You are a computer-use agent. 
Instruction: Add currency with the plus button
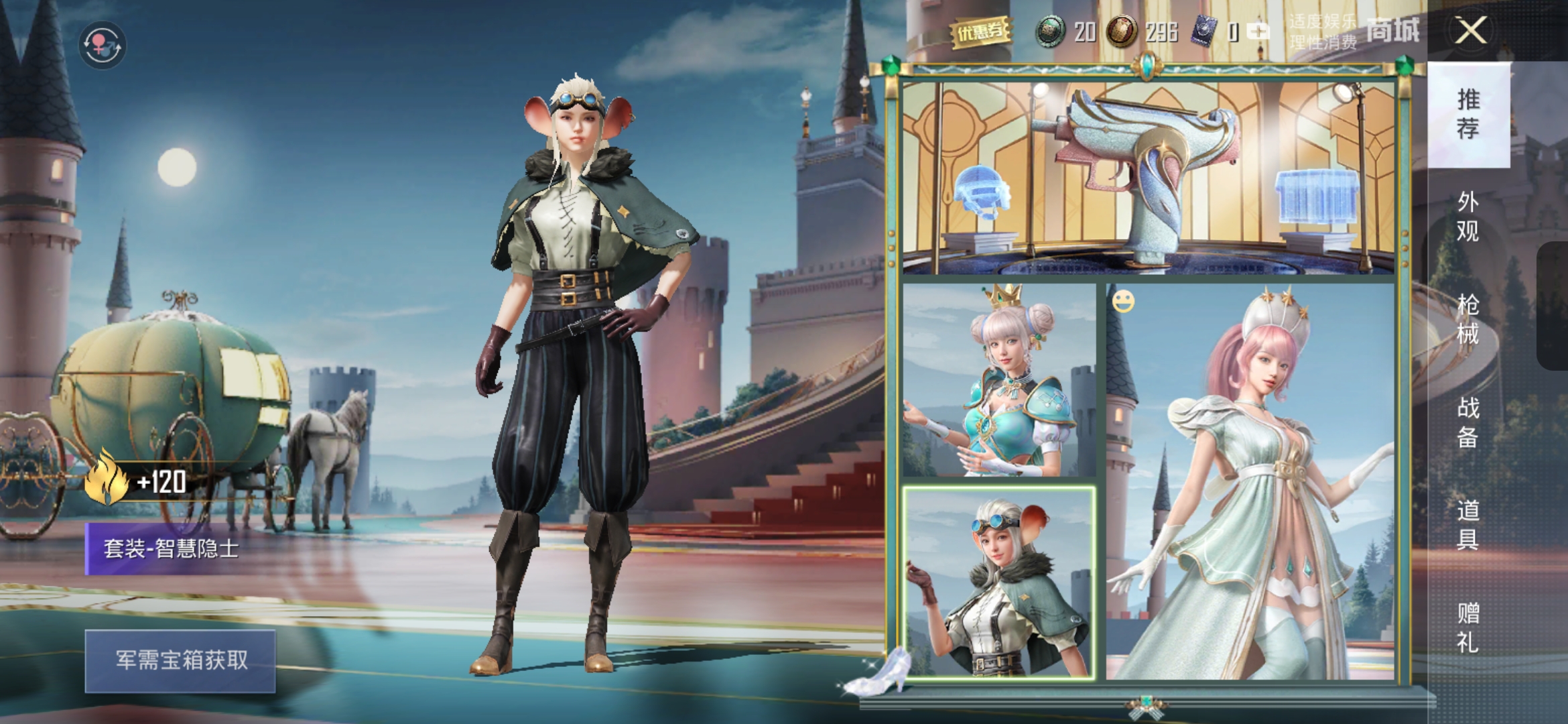click(1258, 32)
